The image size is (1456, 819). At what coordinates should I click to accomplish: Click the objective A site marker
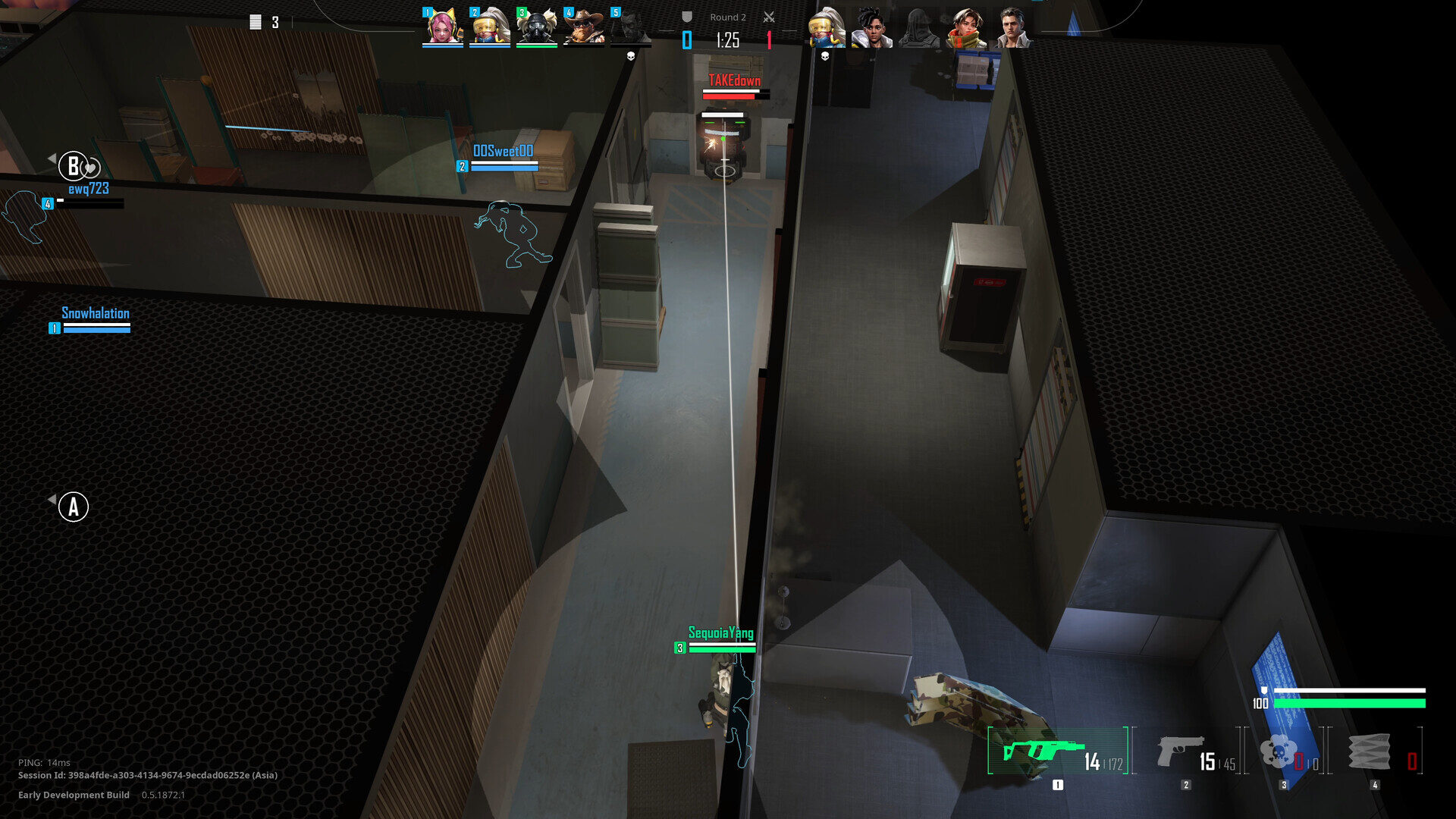pos(74,507)
